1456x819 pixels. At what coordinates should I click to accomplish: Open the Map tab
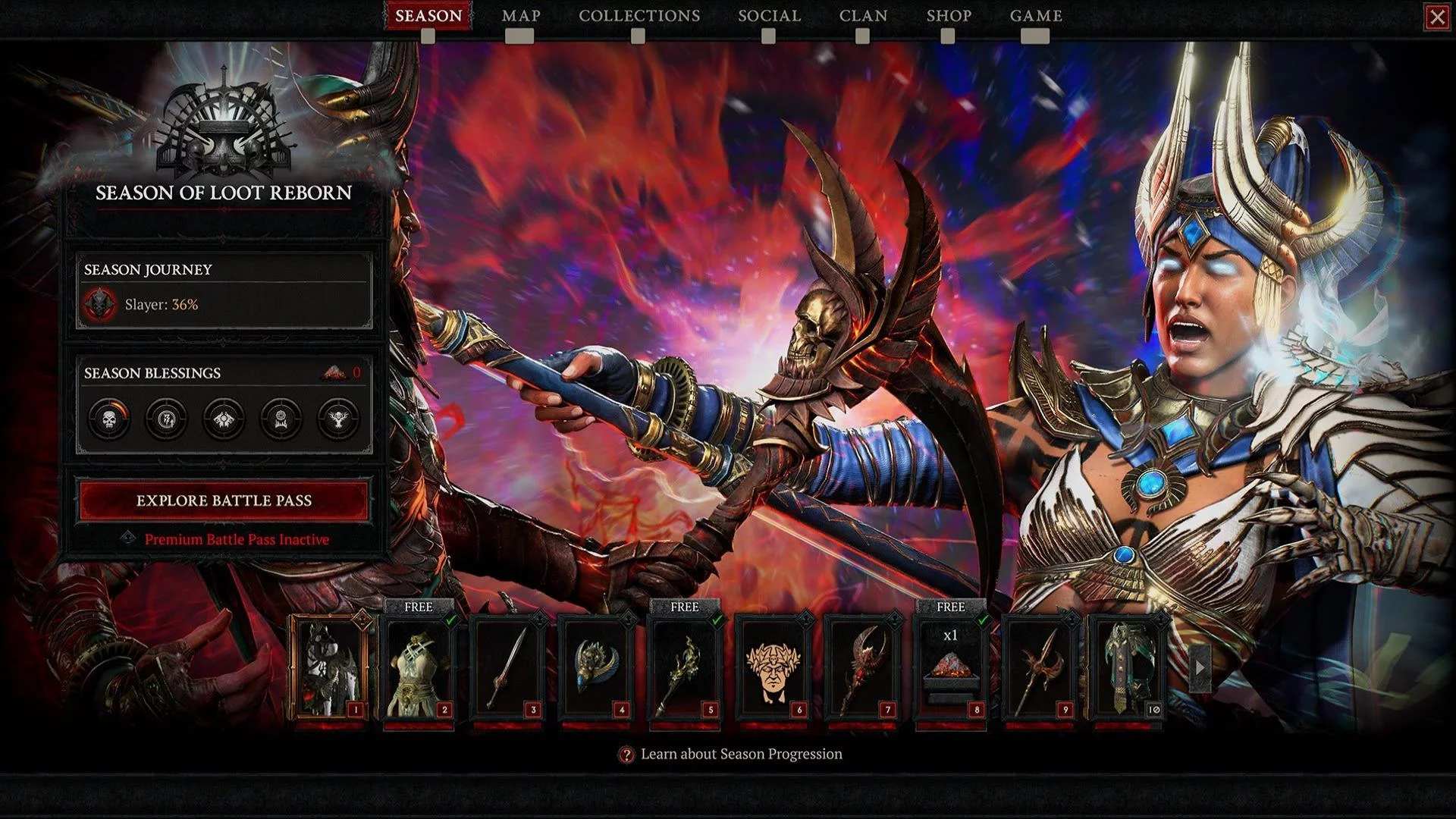520,16
